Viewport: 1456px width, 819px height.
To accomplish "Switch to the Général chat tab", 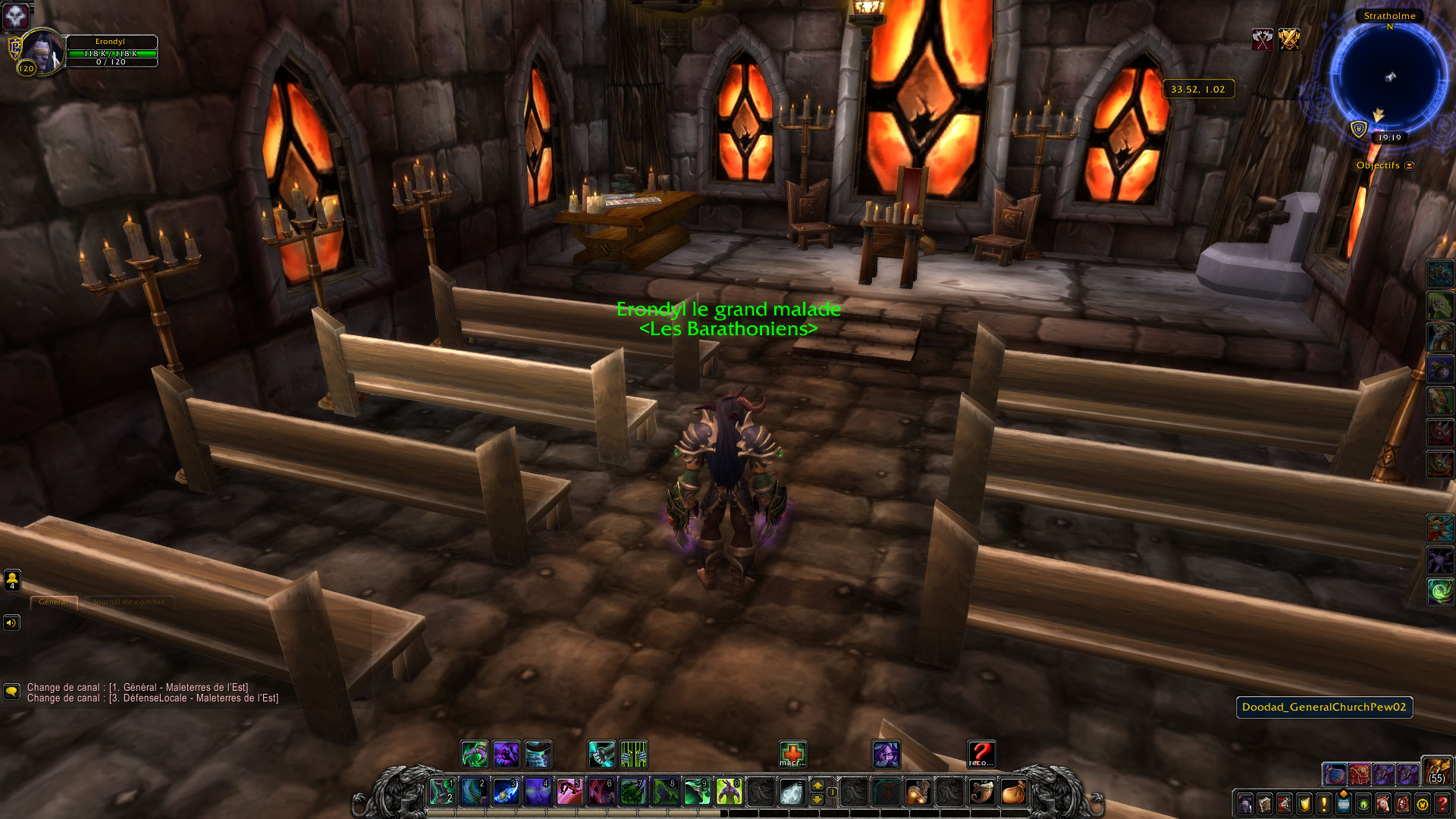I will coord(55,601).
